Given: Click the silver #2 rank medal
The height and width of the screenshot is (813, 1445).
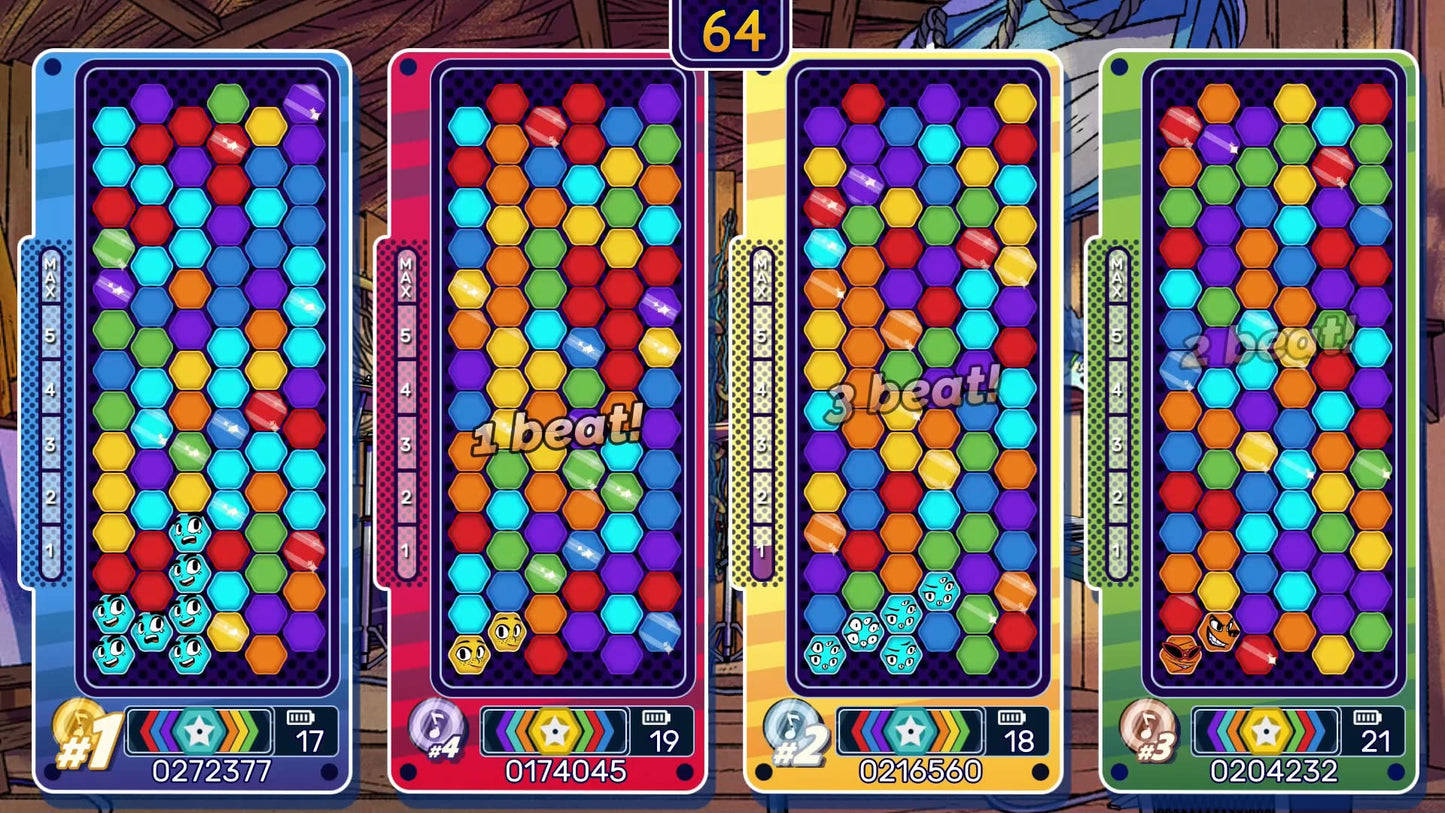Looking at the screenshot, I should click(x=790, y=727).
